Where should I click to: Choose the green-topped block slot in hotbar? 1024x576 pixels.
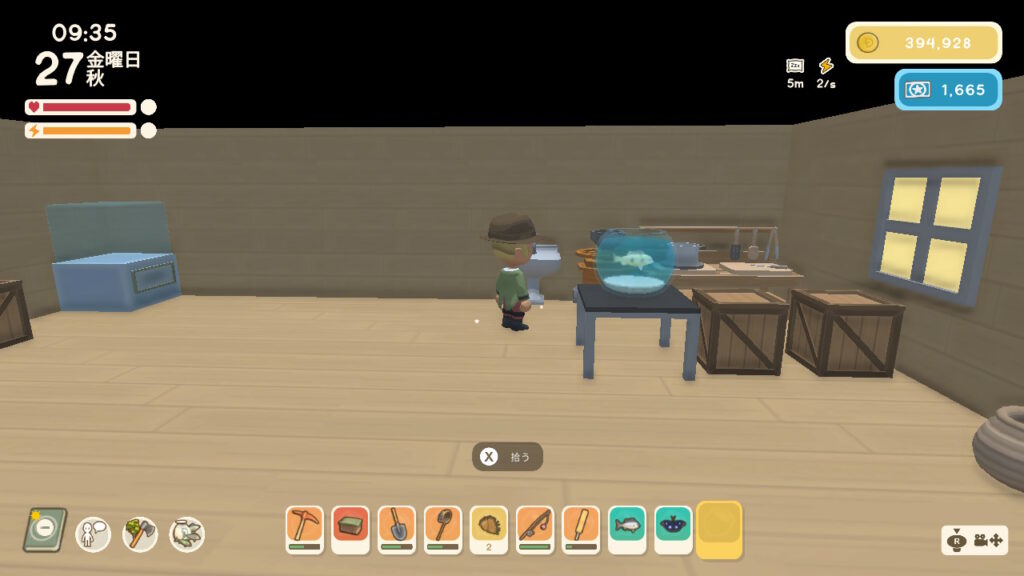(350, 528)
